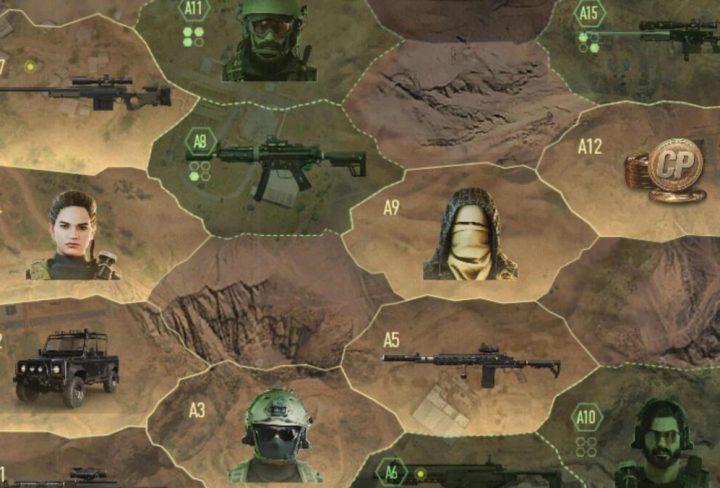Select the A6 weapon sector
Viewport: 720px width, 488px height.
470,472
